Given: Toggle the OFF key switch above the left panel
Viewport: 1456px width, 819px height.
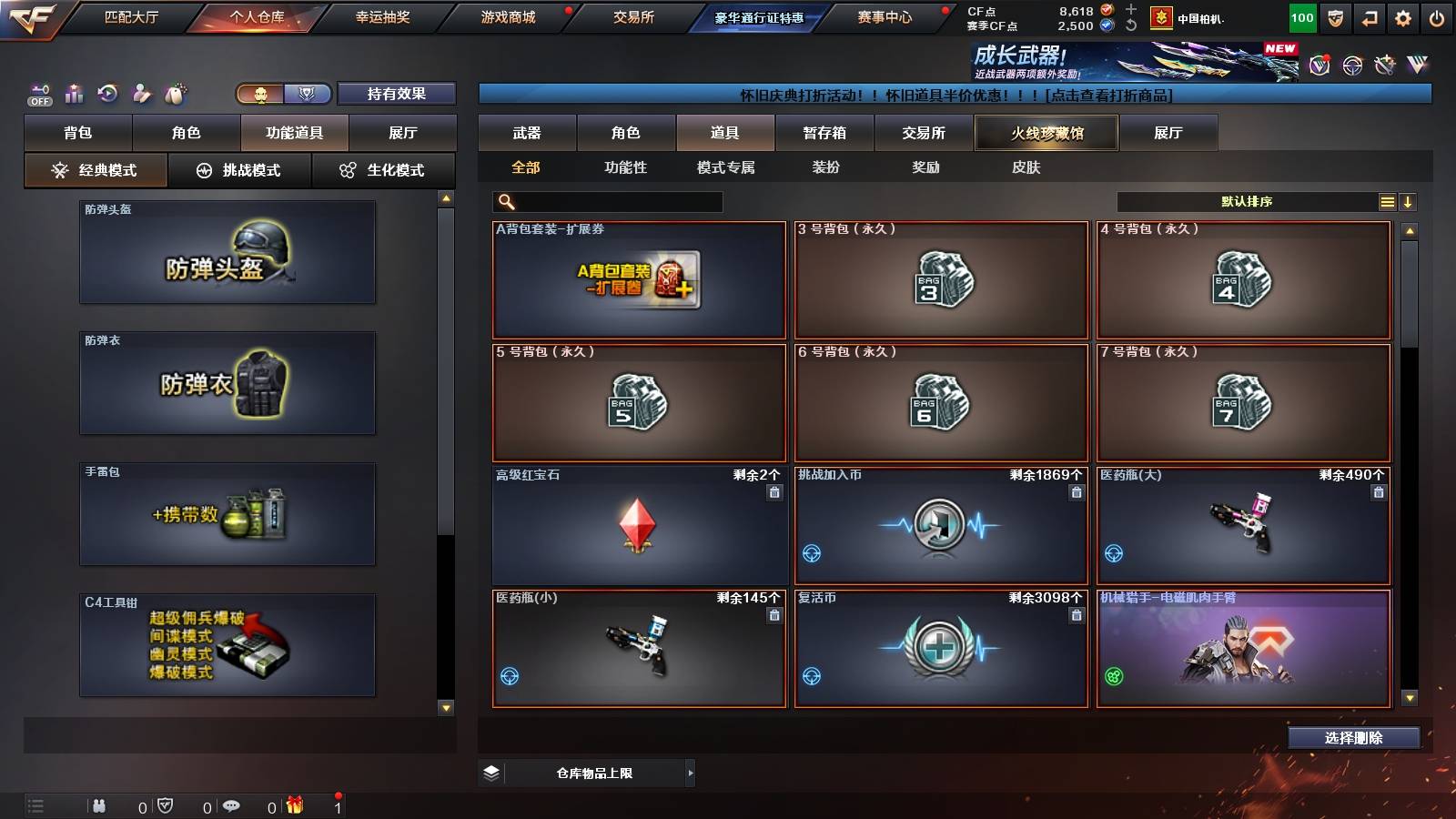Looking at the screenshot, I should point(38,92).
